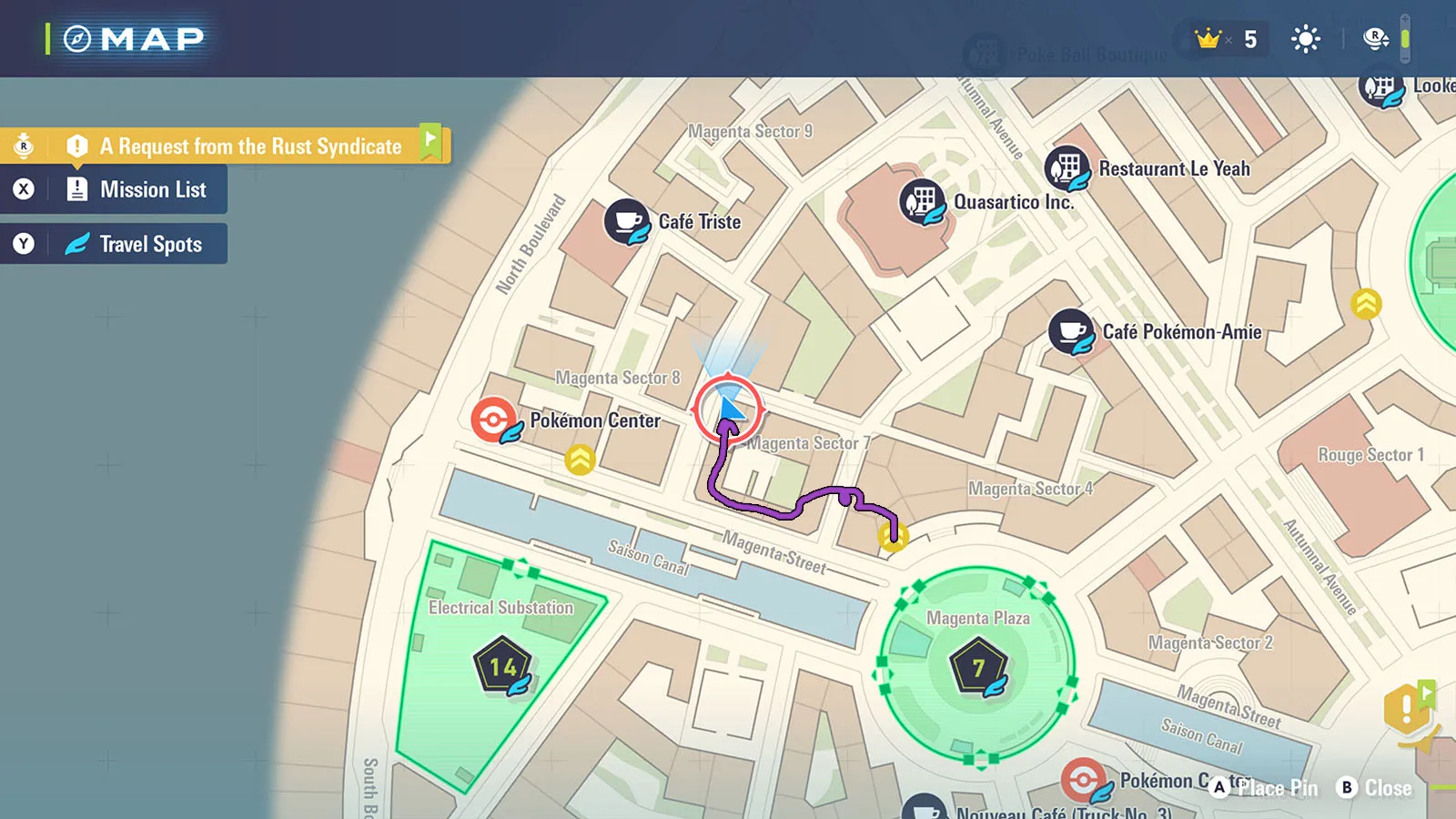
Task: Select the route destination marker on Magenta Street
Action: (893, 537)
